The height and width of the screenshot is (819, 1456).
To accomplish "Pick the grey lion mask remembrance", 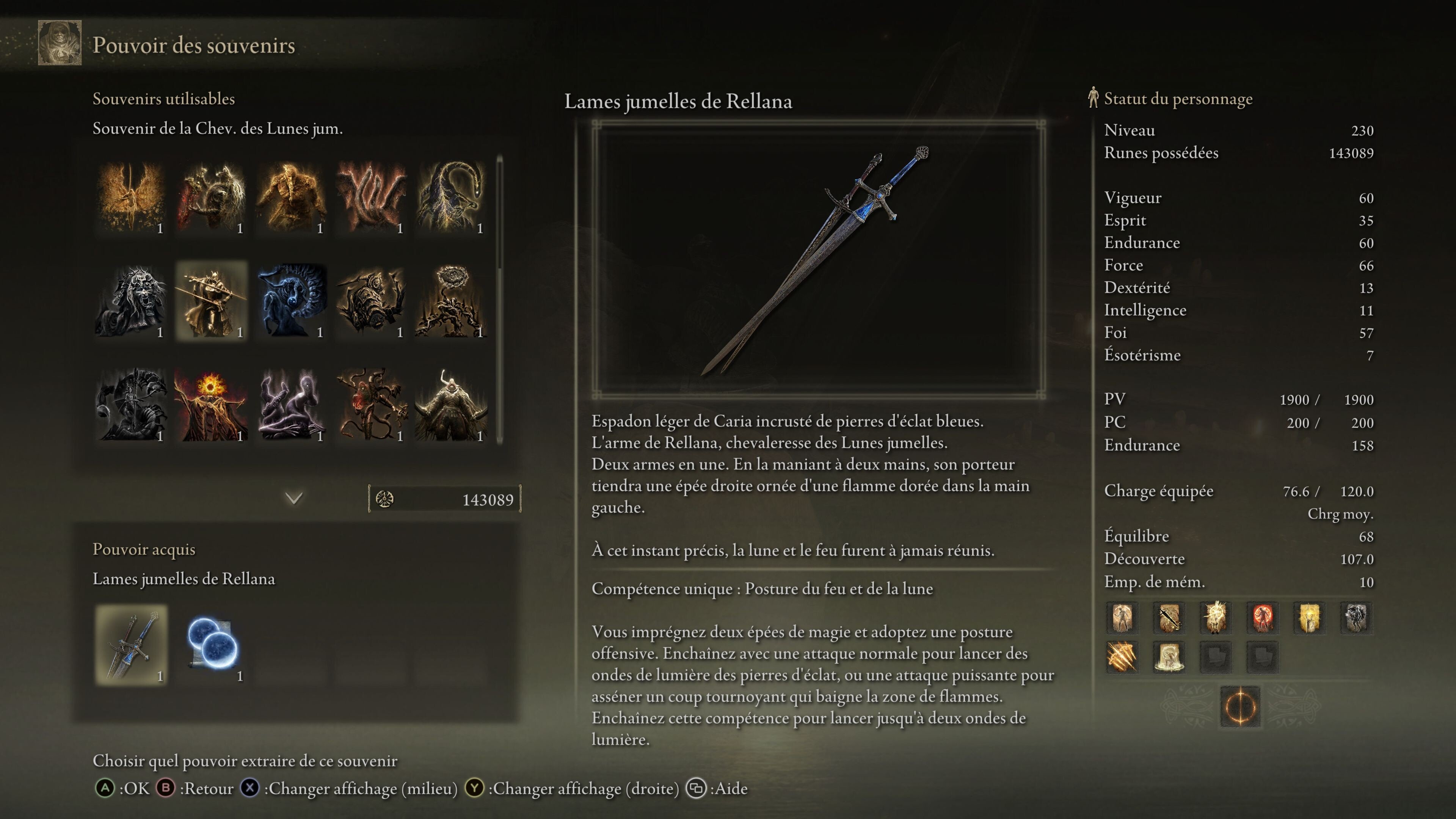I will click(131, 301).
